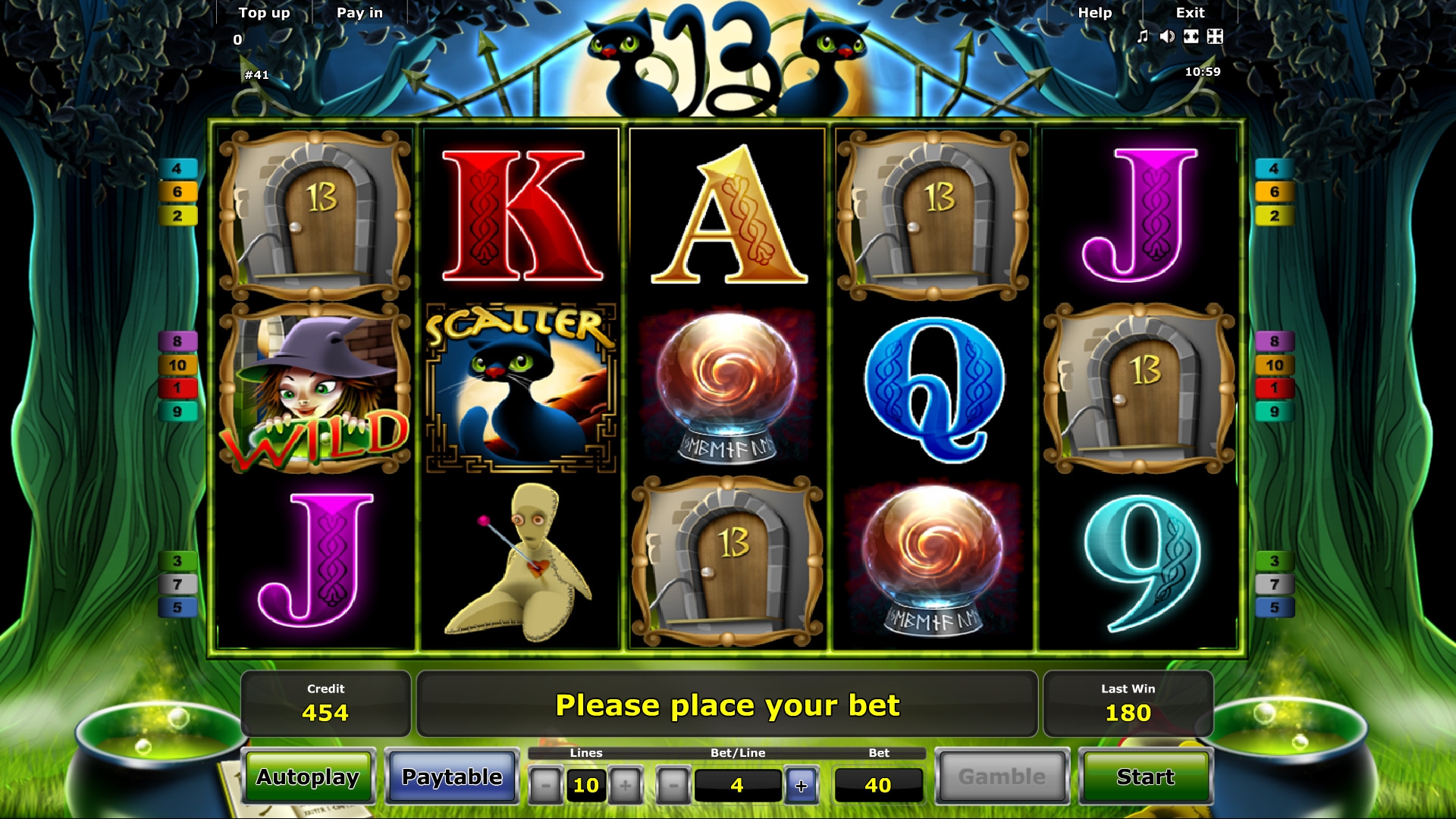Enable Autoplay mode
Screen dimensions: 1456x819
[308, 777]
